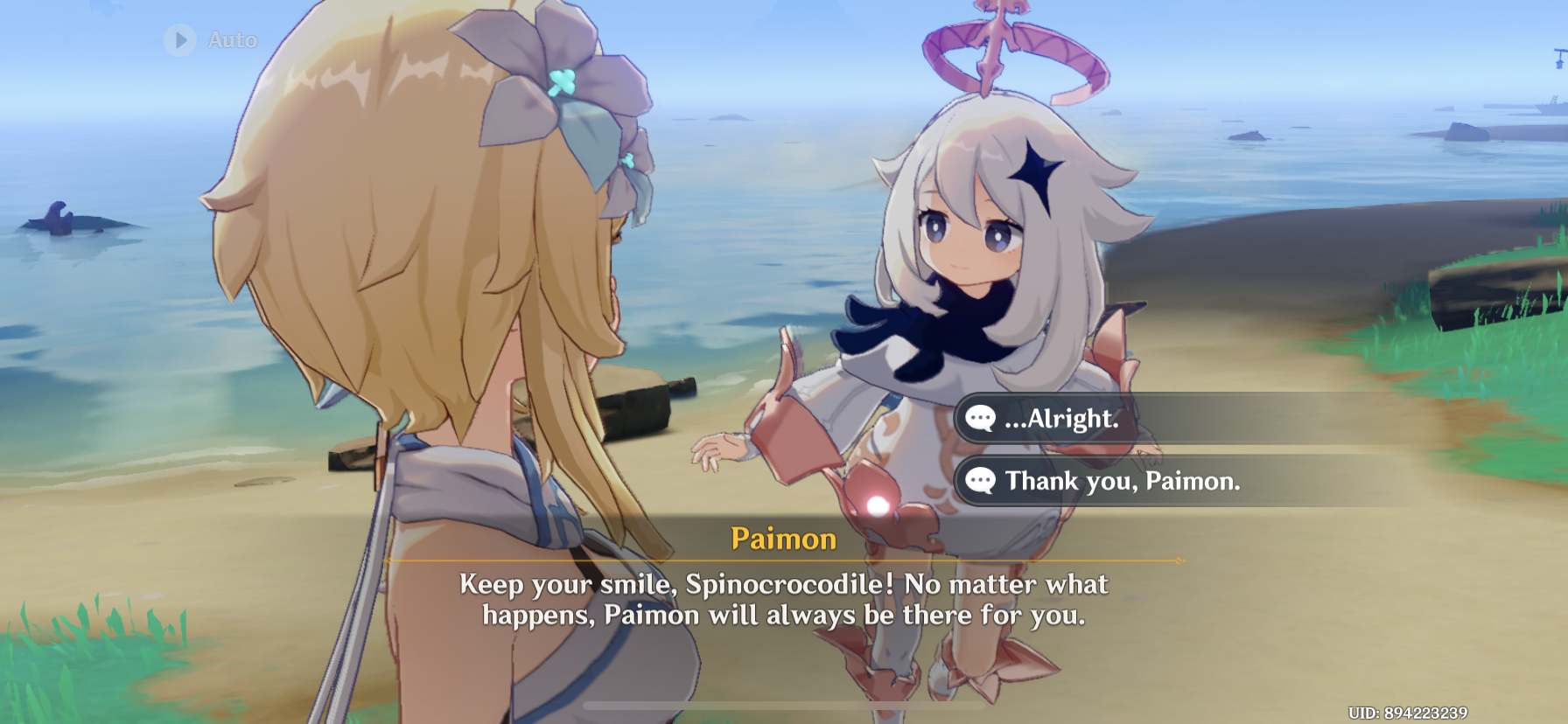Click the dialogue text to advance conversation

783,601
